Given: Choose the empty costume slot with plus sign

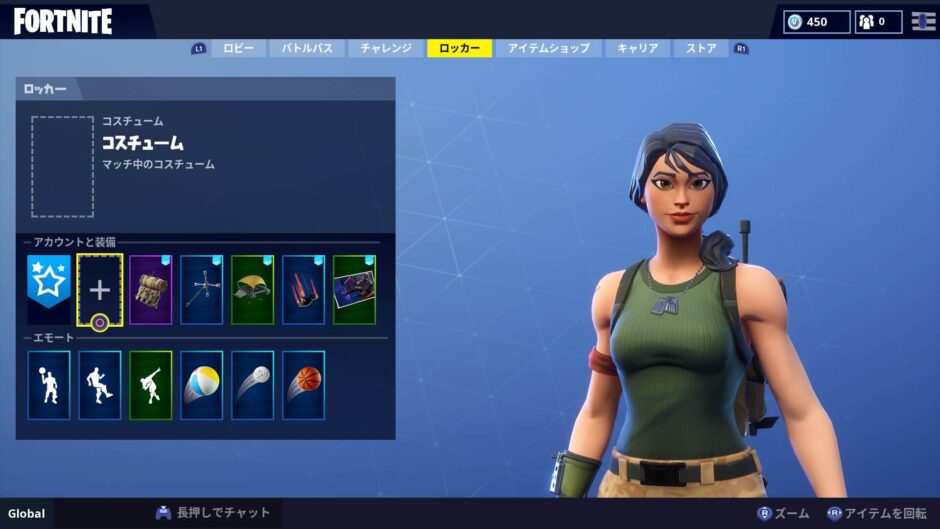Looking at the screenshot, I should (100, 289).
